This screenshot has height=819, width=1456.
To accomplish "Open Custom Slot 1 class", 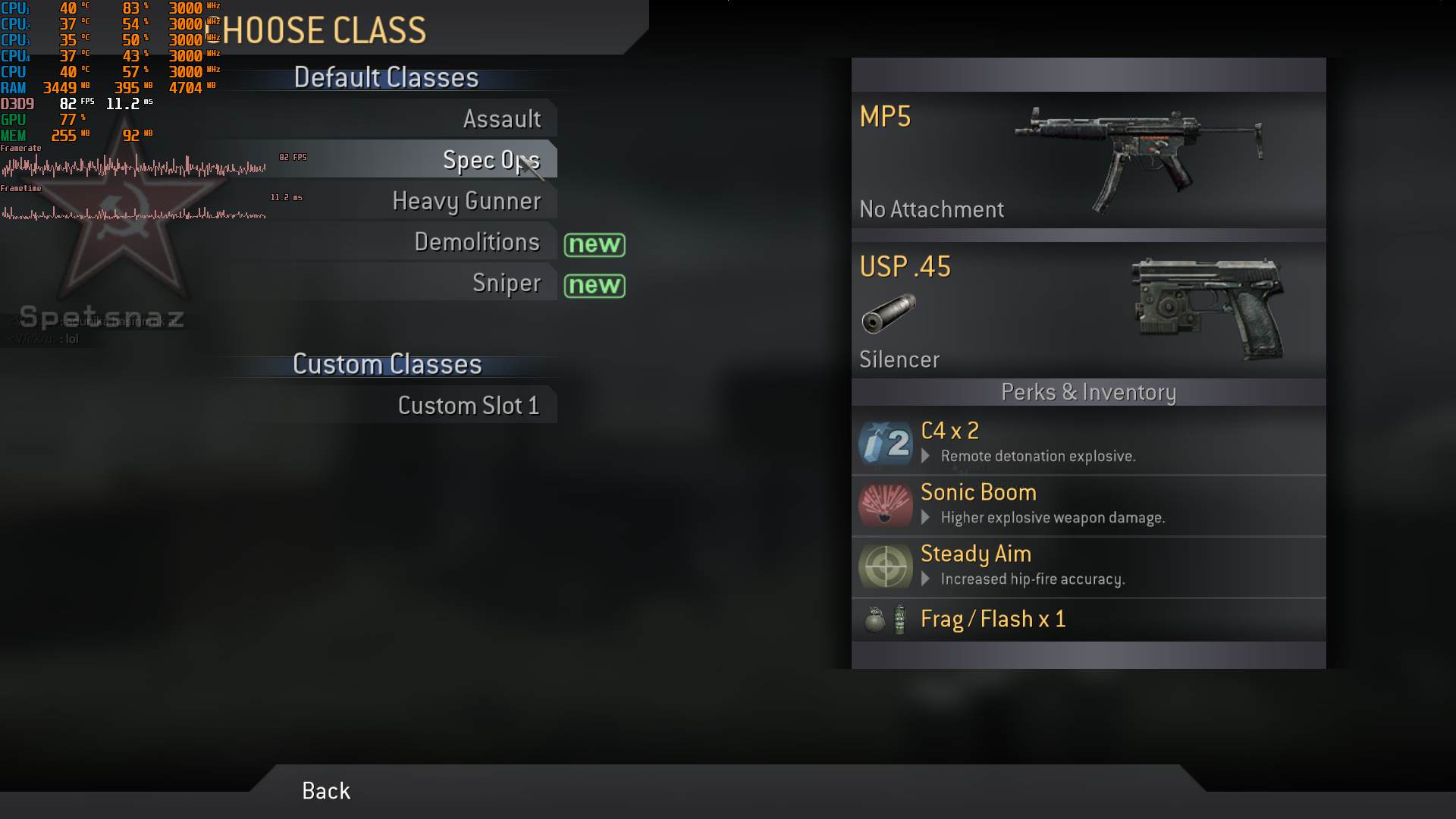I will tap(468, 406).
